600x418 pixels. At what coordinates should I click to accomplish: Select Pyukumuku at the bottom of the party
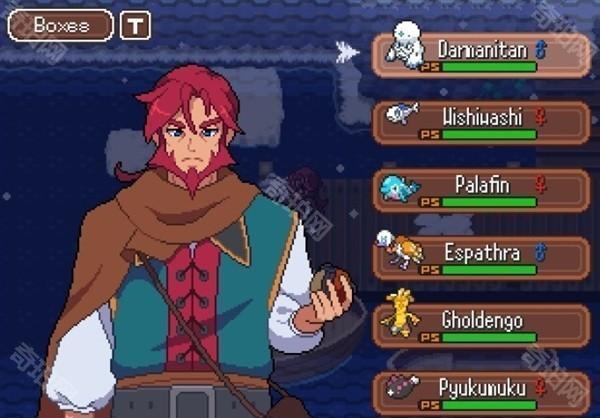[x=481, y=391]
